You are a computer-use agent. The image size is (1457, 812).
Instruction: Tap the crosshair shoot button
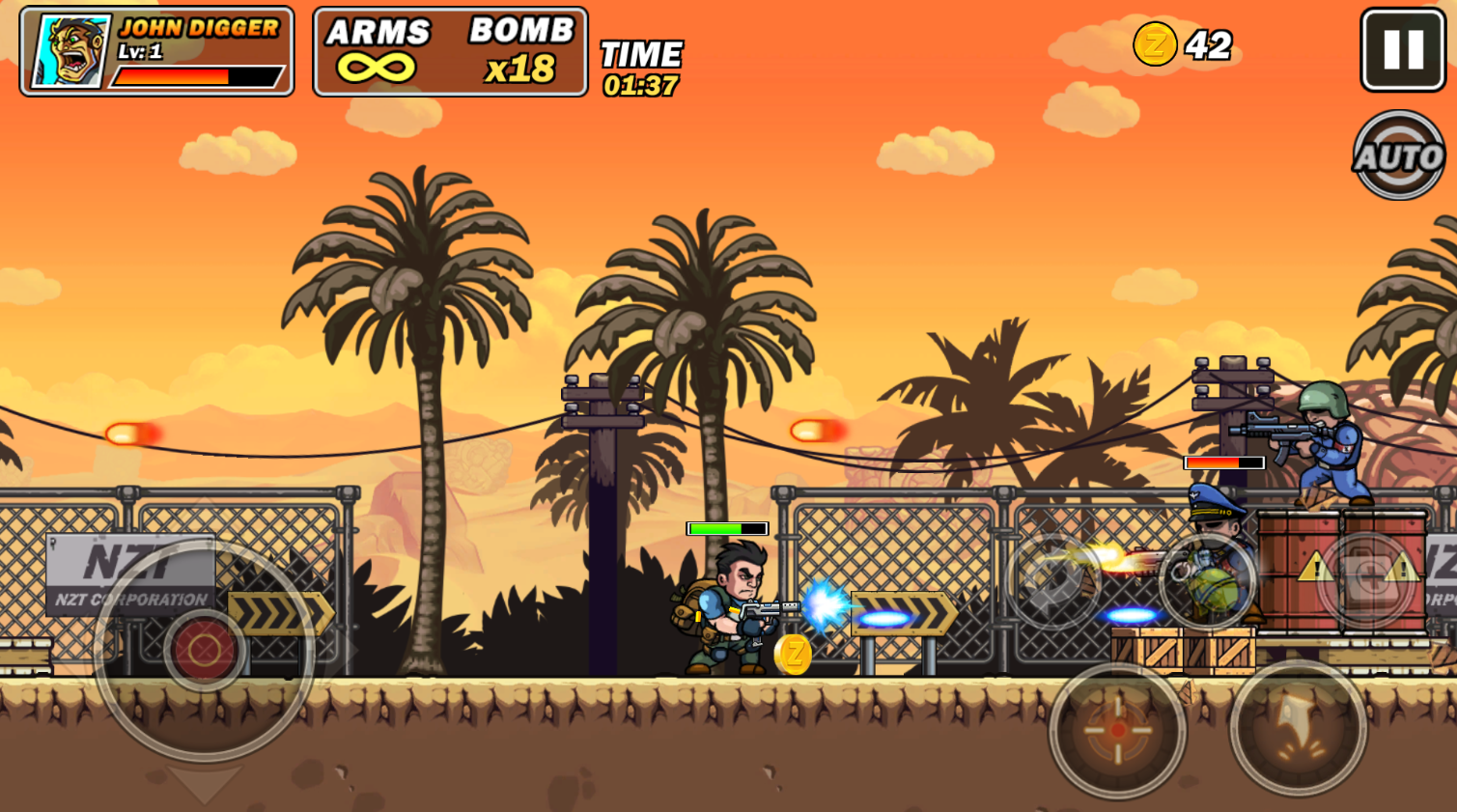1117,730
